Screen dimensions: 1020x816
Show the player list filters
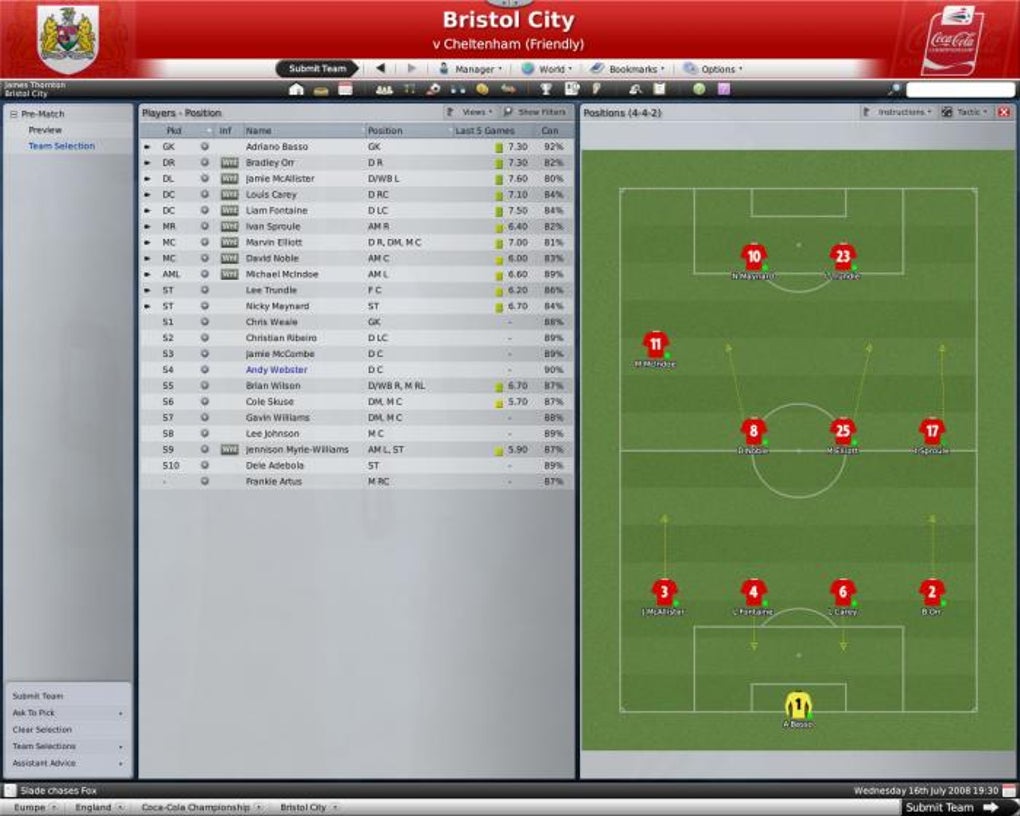[x=536, y=112]
